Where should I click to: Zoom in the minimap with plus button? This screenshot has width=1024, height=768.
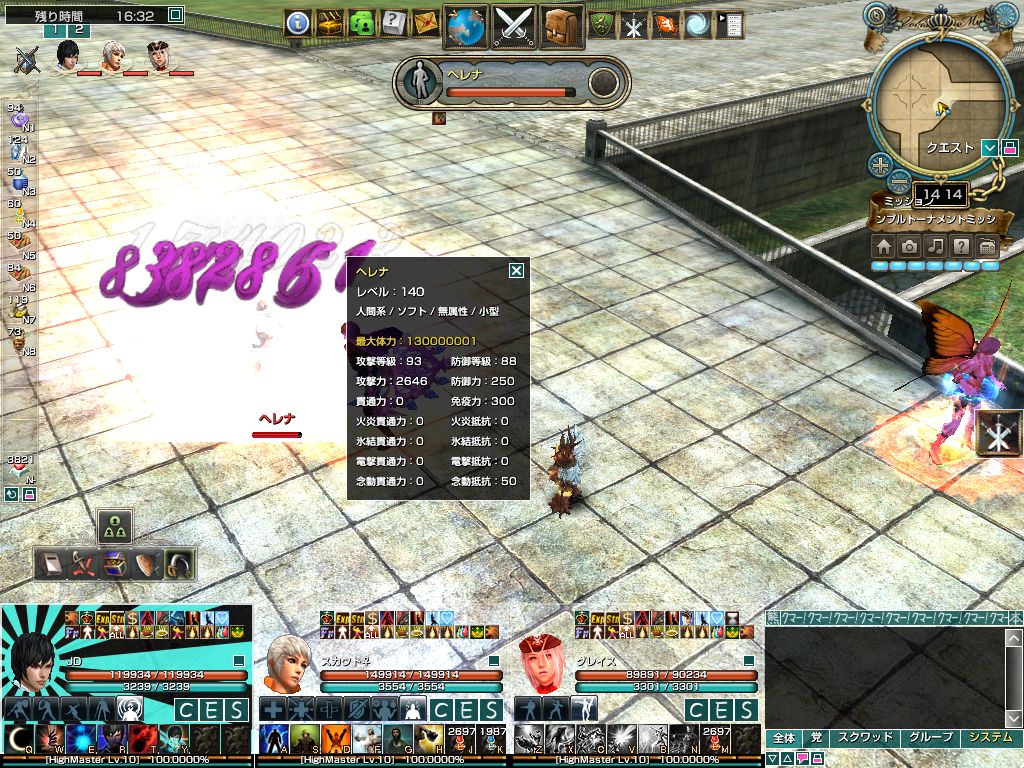(879, 165)
